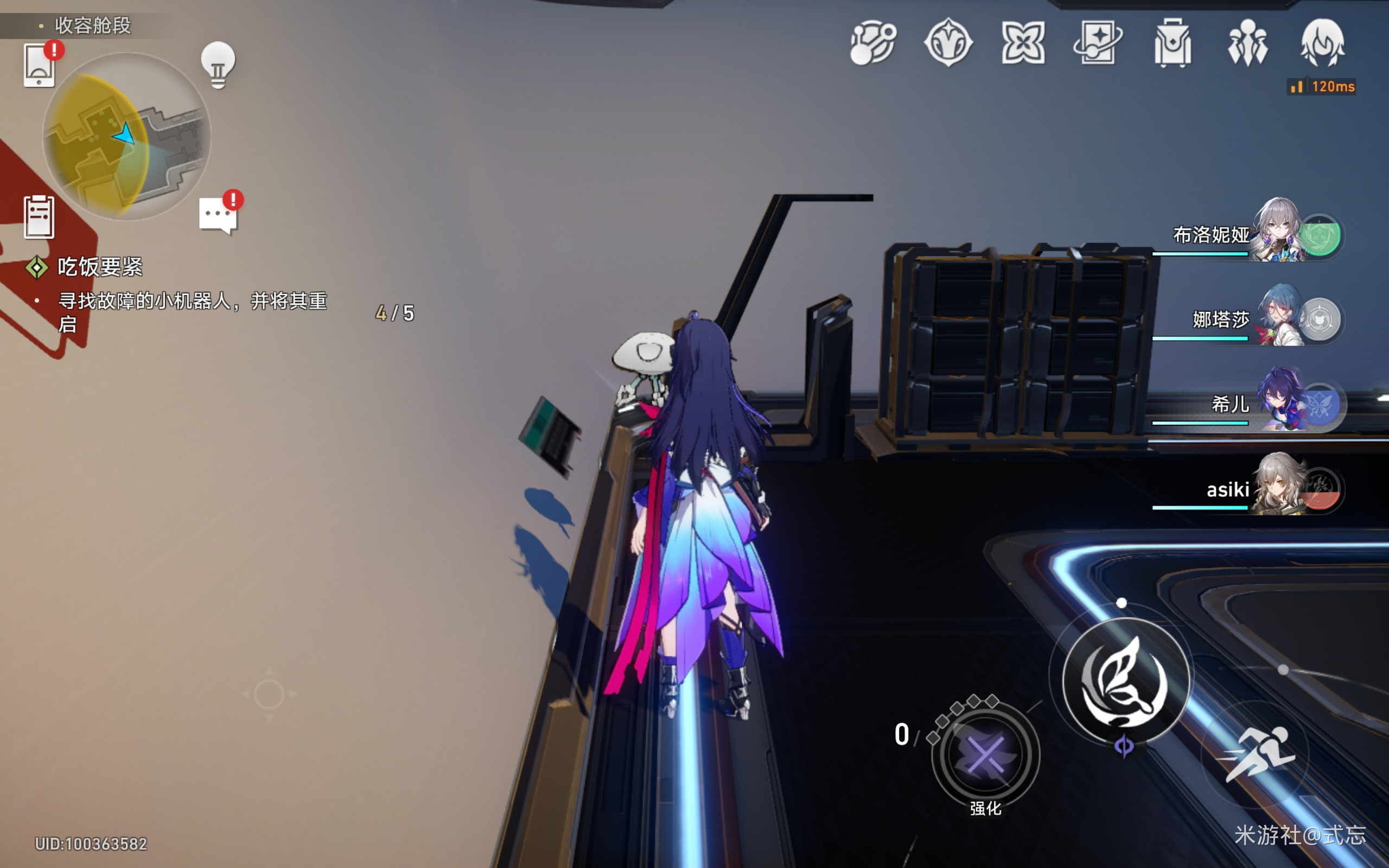Activate the 强化 technique button
This screenshot has width=1389, height=868.
pyautogui.click(x=985, y=755)
